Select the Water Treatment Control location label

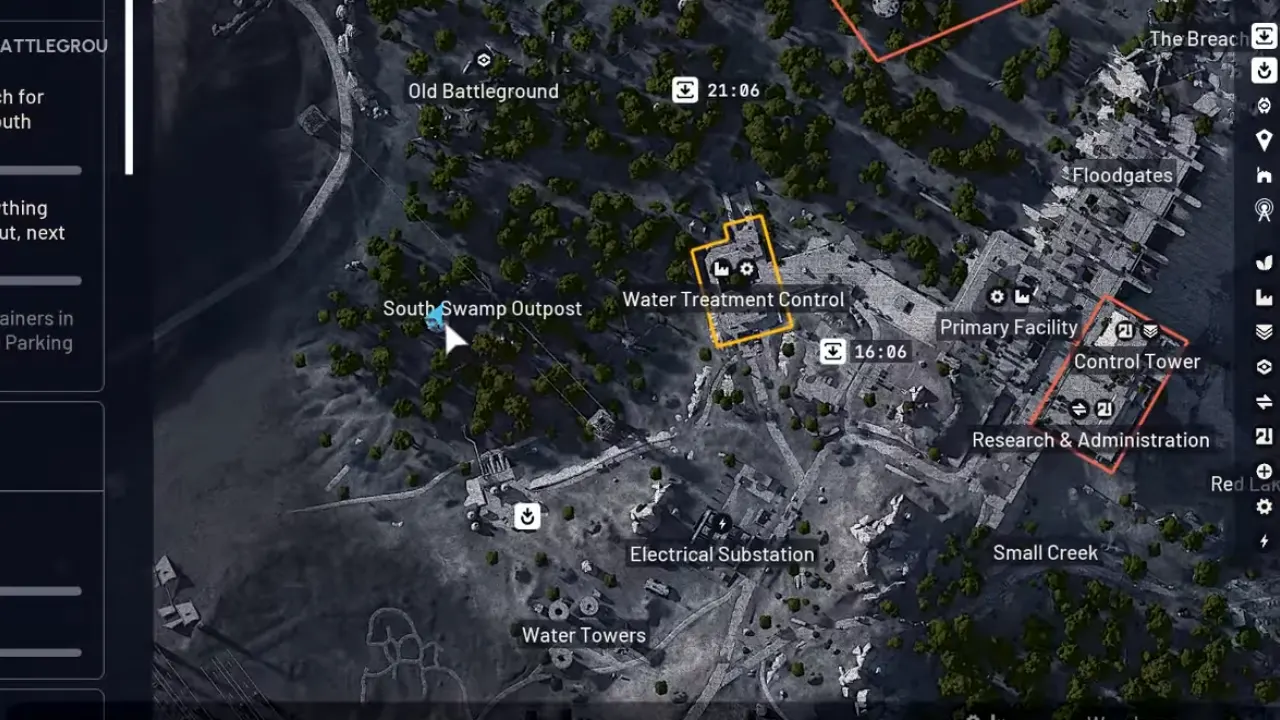click(733, 299)
